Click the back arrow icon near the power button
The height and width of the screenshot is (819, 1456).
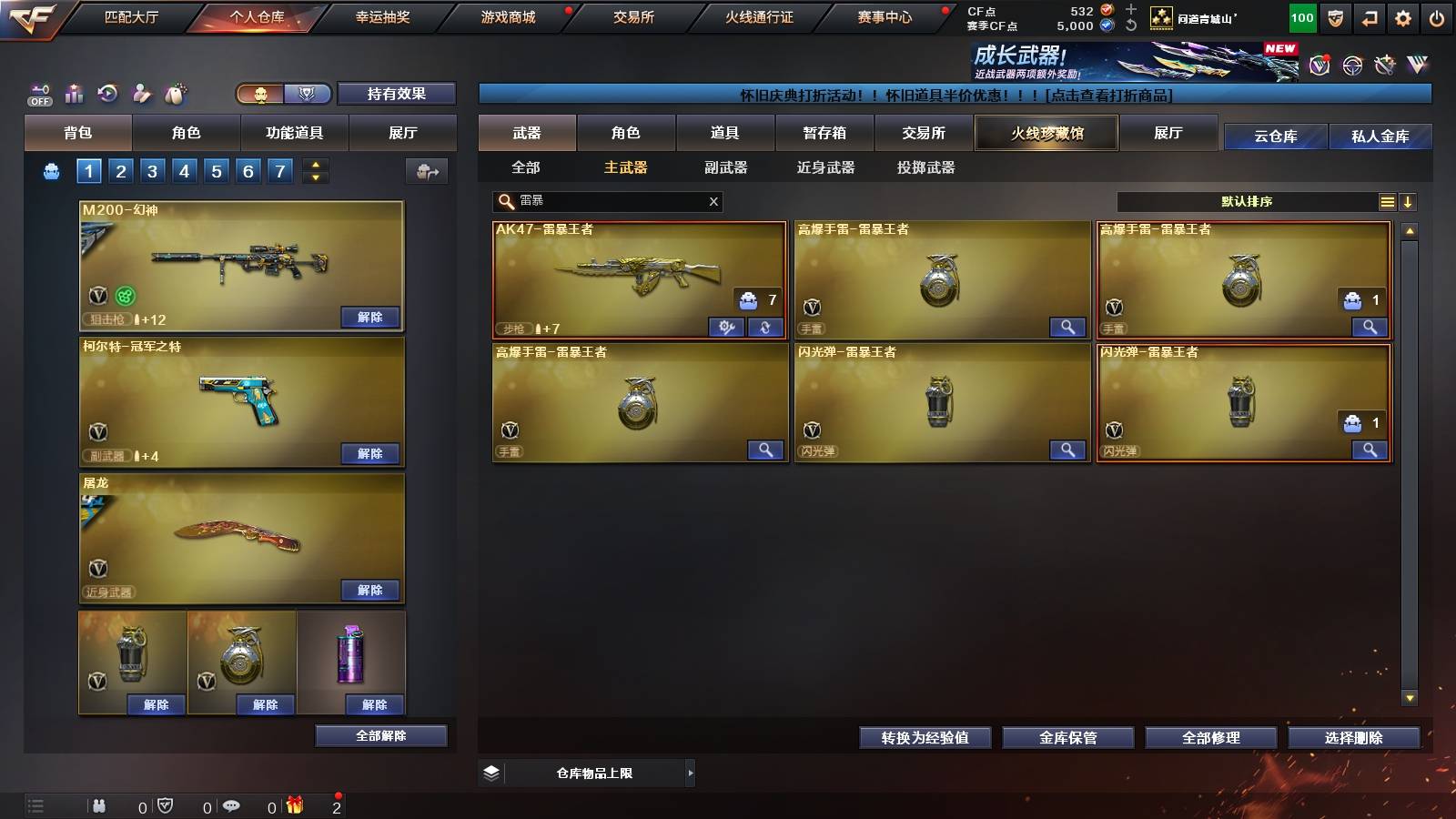tap(1369, 16)
